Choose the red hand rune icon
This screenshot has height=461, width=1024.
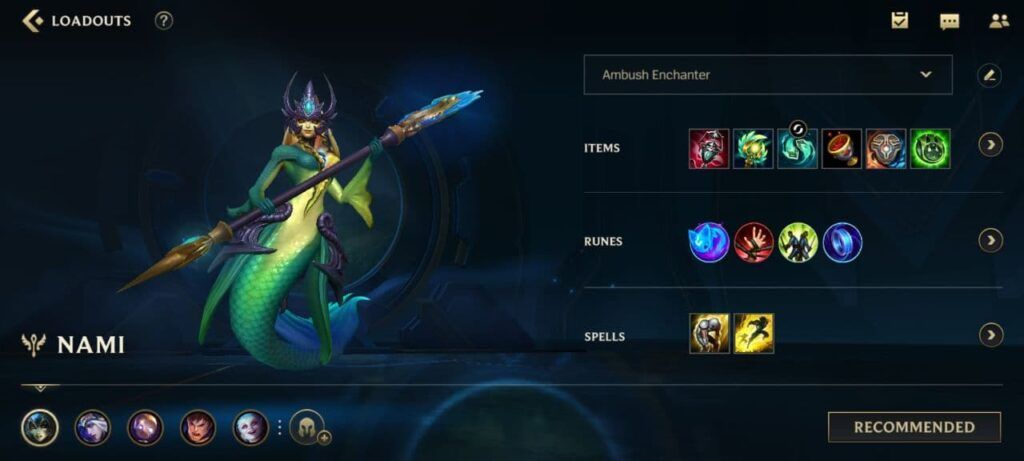coord(753,242)
